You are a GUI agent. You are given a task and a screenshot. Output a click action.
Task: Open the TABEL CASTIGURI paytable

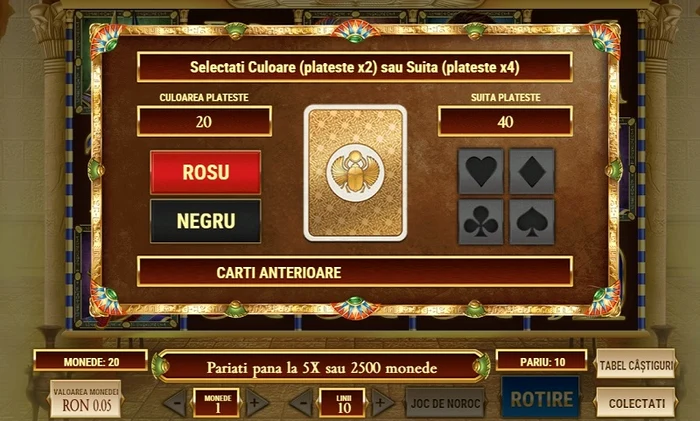(x=635, y=364)
